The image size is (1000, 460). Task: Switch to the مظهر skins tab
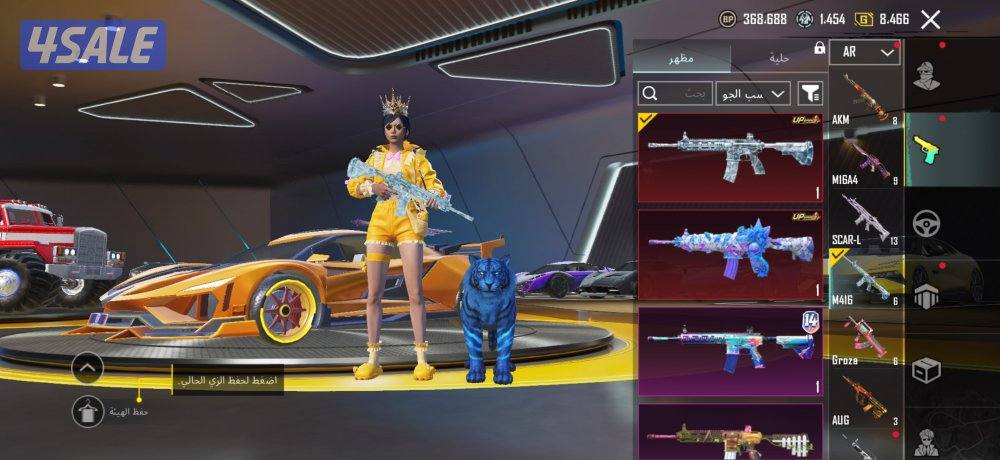click(683, 58)
